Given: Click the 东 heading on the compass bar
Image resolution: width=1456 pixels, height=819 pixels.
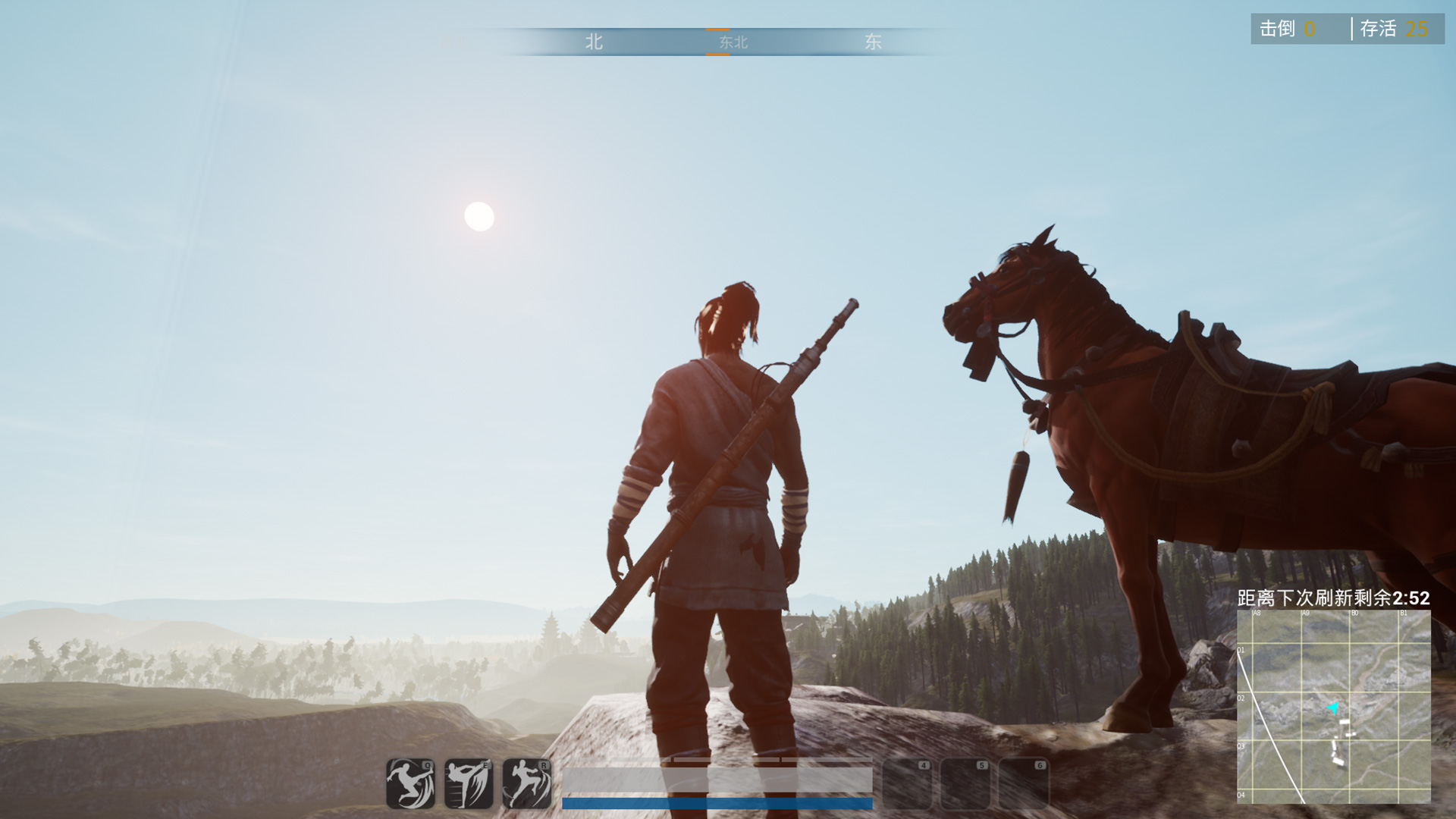Looking at the screenshot, I should [874, 43].
